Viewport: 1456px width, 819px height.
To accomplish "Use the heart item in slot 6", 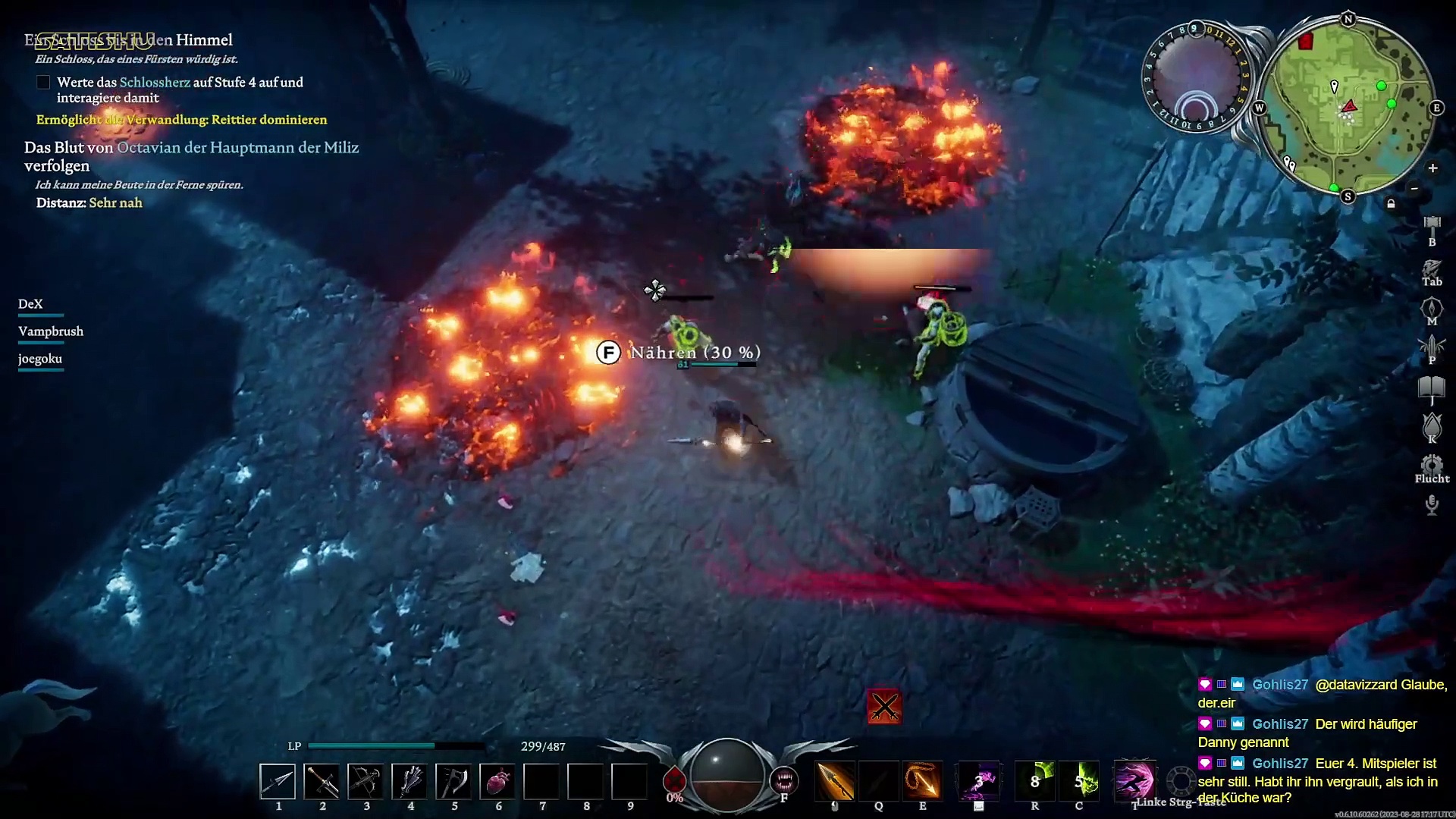I will click(x=497, y=781).
